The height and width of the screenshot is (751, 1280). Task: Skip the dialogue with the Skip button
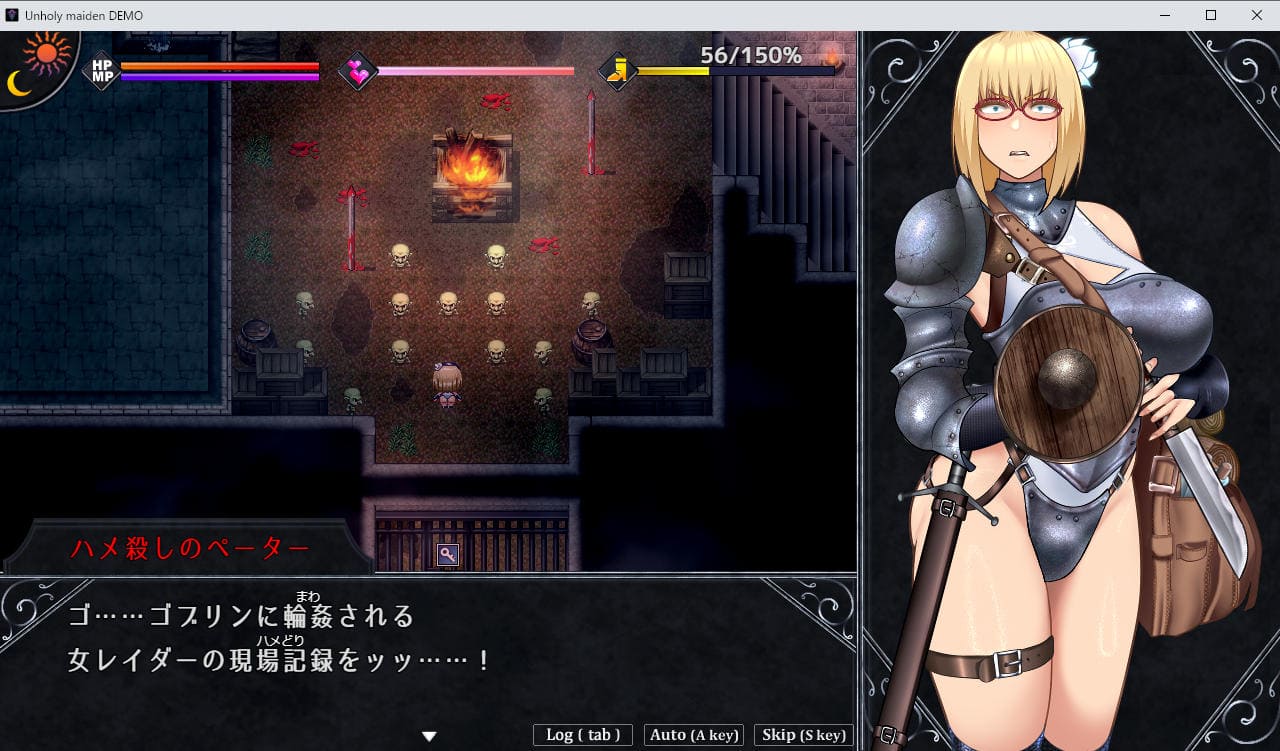pos(803,735)
